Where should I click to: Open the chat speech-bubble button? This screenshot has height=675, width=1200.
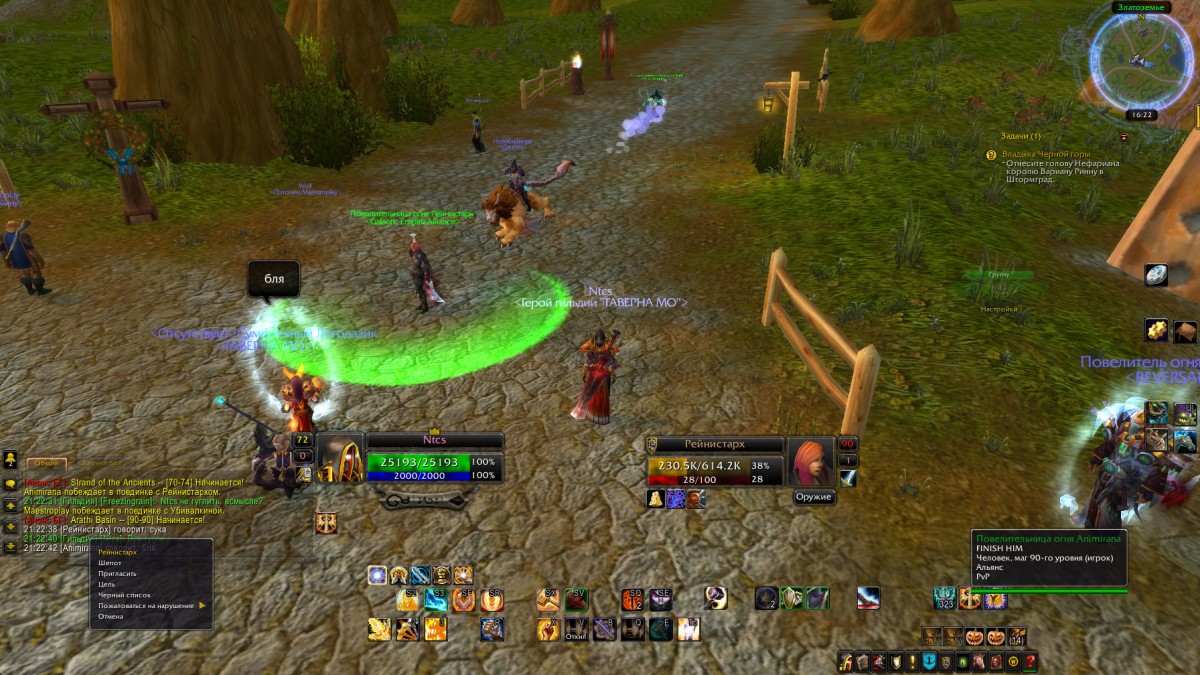[10, 483]
